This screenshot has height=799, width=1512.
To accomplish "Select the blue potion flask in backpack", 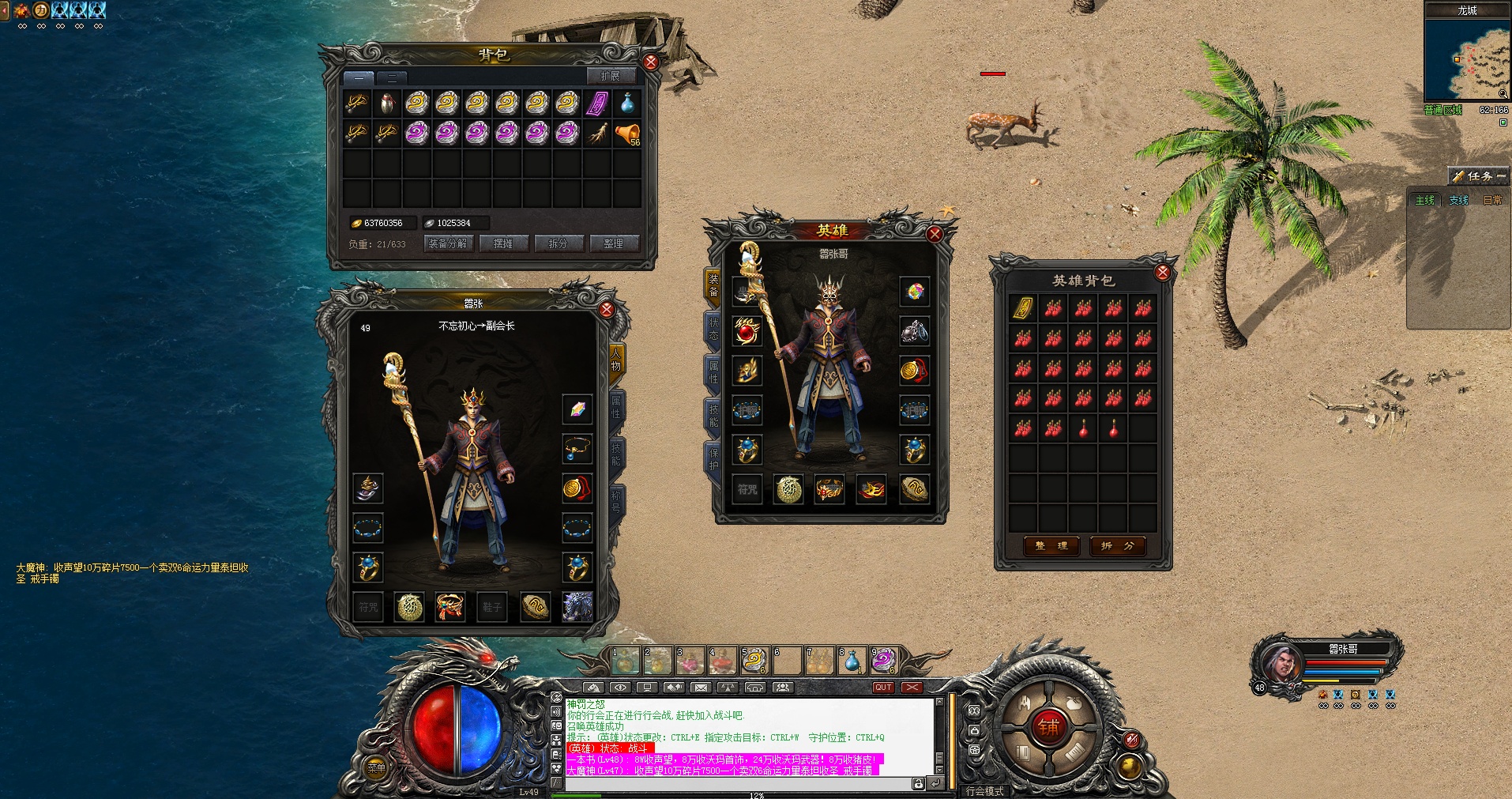I will point(627,103).
